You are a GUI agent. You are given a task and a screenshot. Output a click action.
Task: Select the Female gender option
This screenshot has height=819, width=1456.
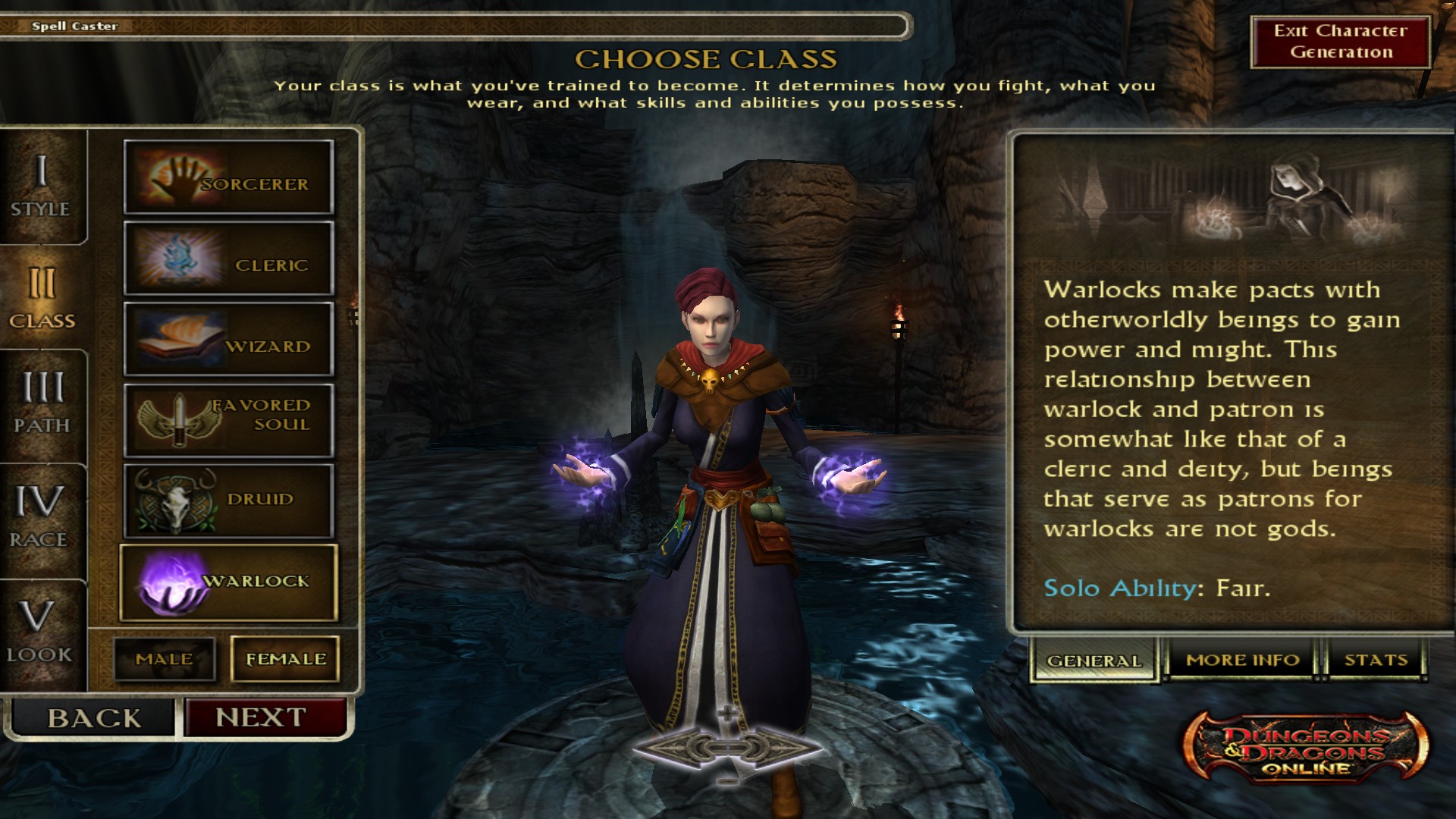[285, 659]
